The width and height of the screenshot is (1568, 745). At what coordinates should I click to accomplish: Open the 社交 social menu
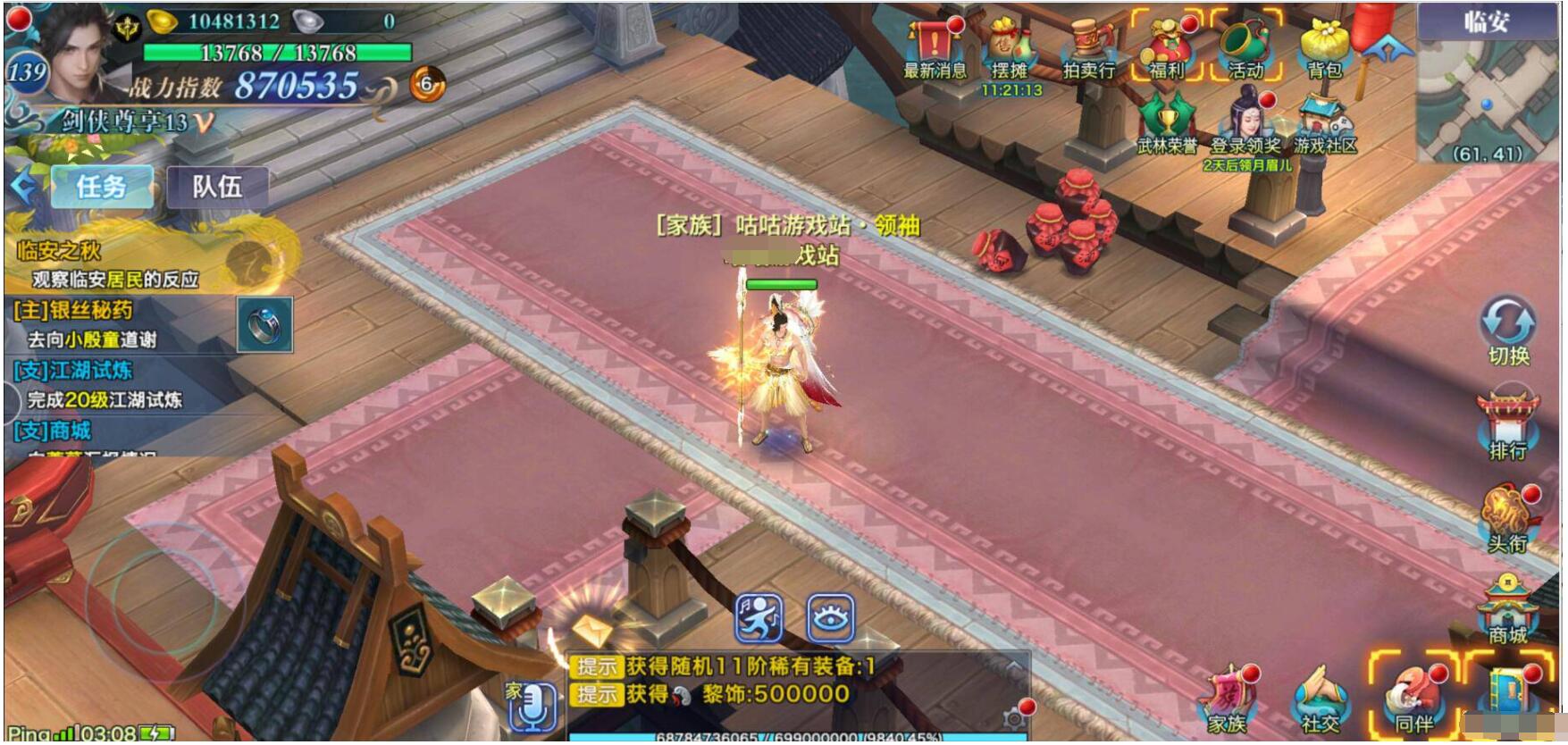pyautogui.click(x=1321, y=700)
